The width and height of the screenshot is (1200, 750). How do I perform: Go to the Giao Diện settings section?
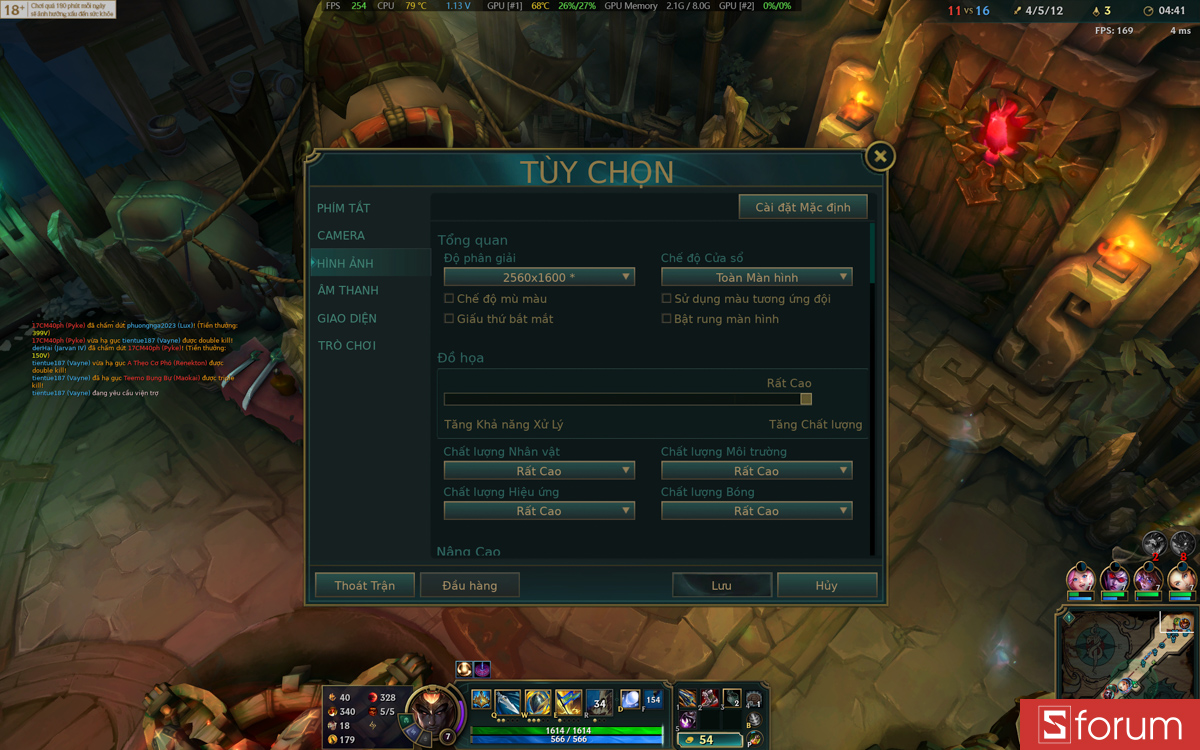pyautogui.click(x=347, y=318)
